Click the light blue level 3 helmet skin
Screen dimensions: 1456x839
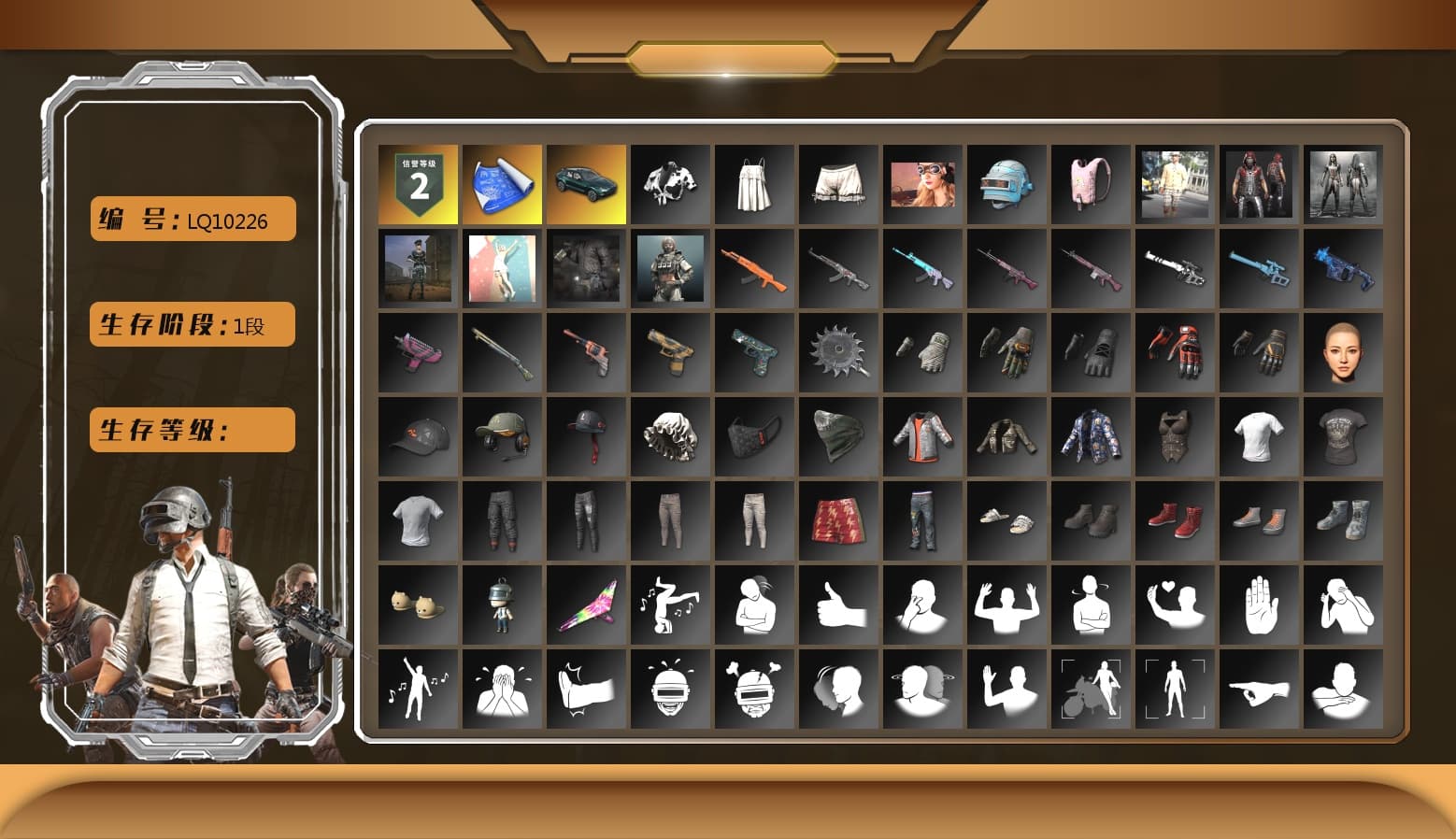pyautogui.click(x=1006, y=182)
